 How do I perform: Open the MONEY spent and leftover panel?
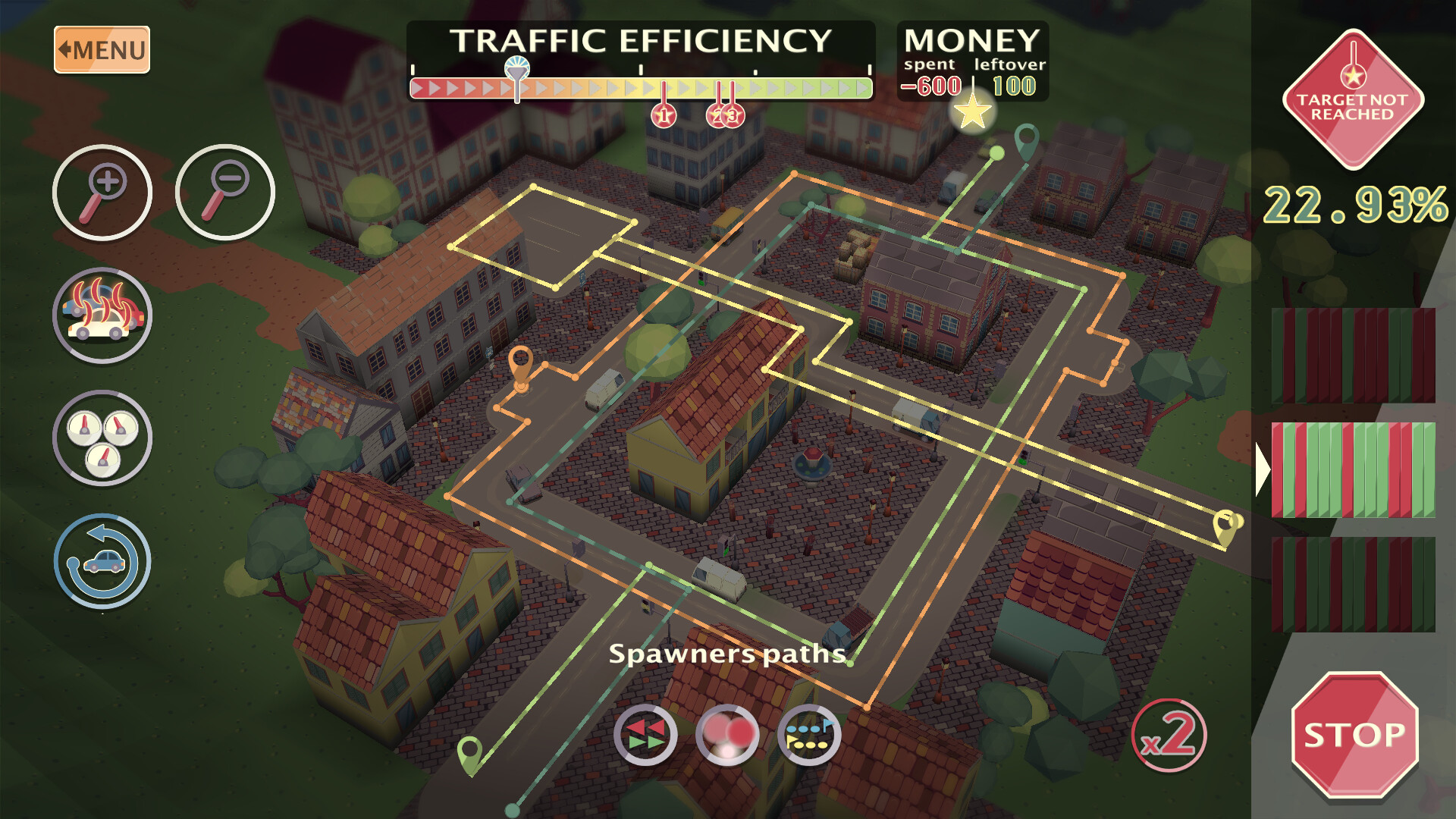pyautogui.click(x=972, y=61)
